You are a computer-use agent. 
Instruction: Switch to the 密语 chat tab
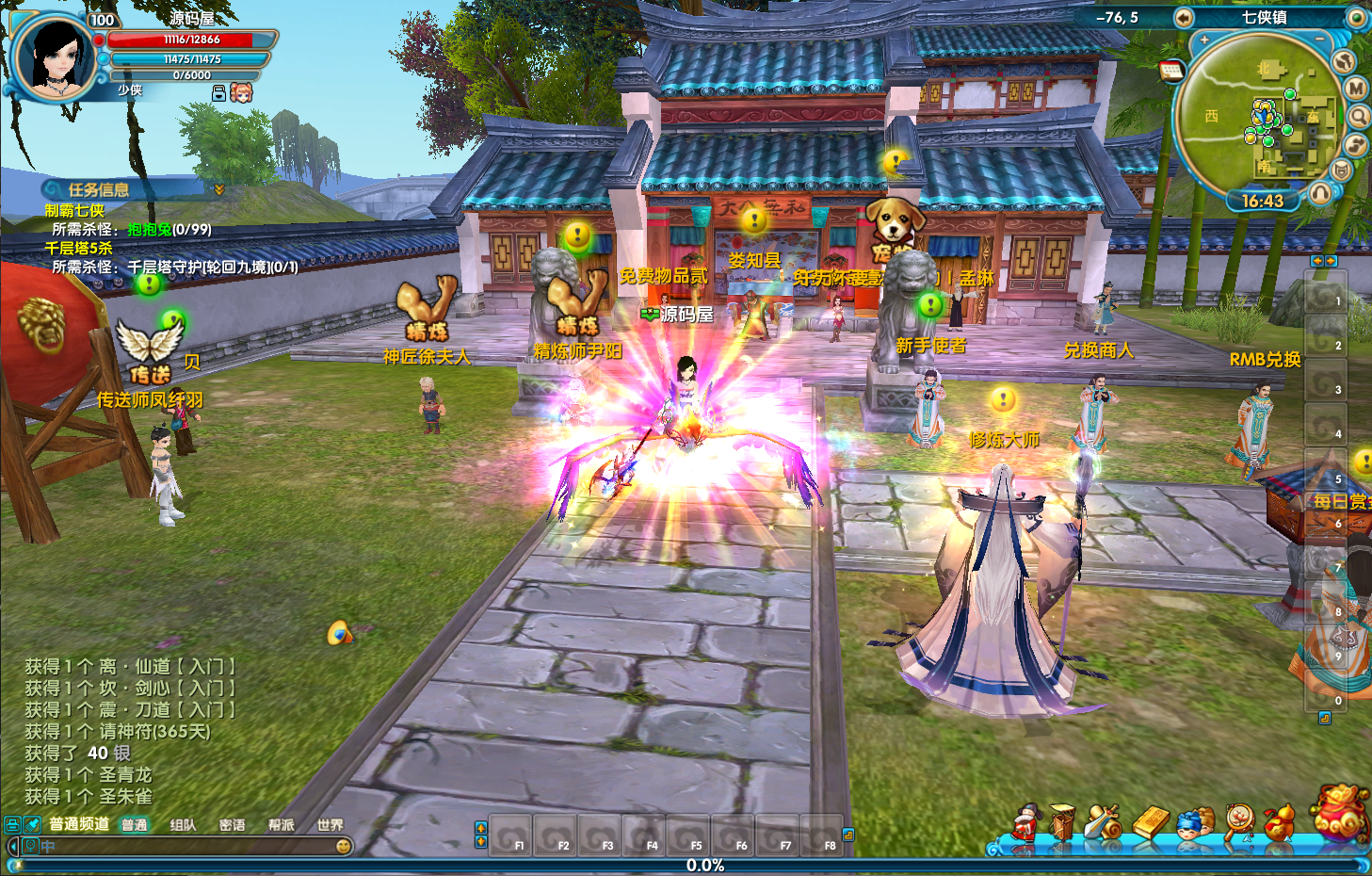pos(232,825)
